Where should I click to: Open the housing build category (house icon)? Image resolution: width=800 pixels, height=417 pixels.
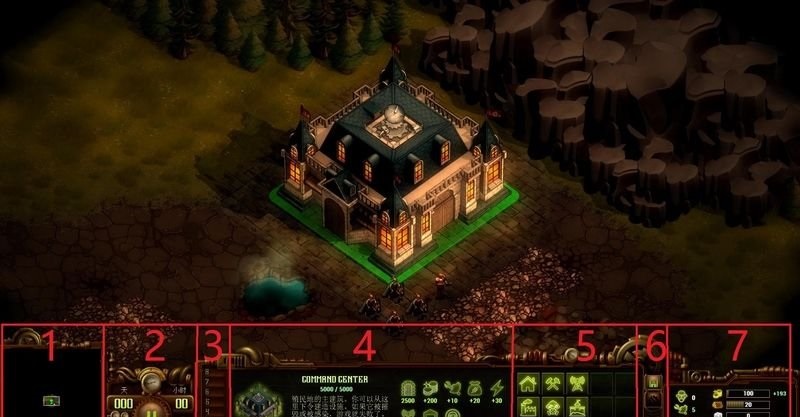point(530,383)
